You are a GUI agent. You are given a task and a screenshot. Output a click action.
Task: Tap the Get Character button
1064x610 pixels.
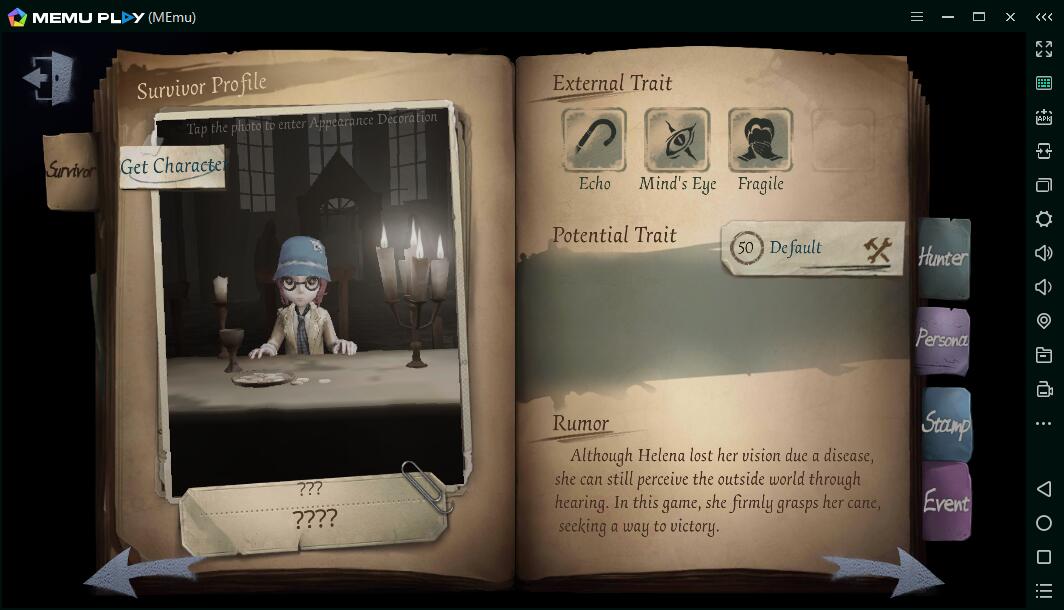pyautogui.click(x=172, y=167)
